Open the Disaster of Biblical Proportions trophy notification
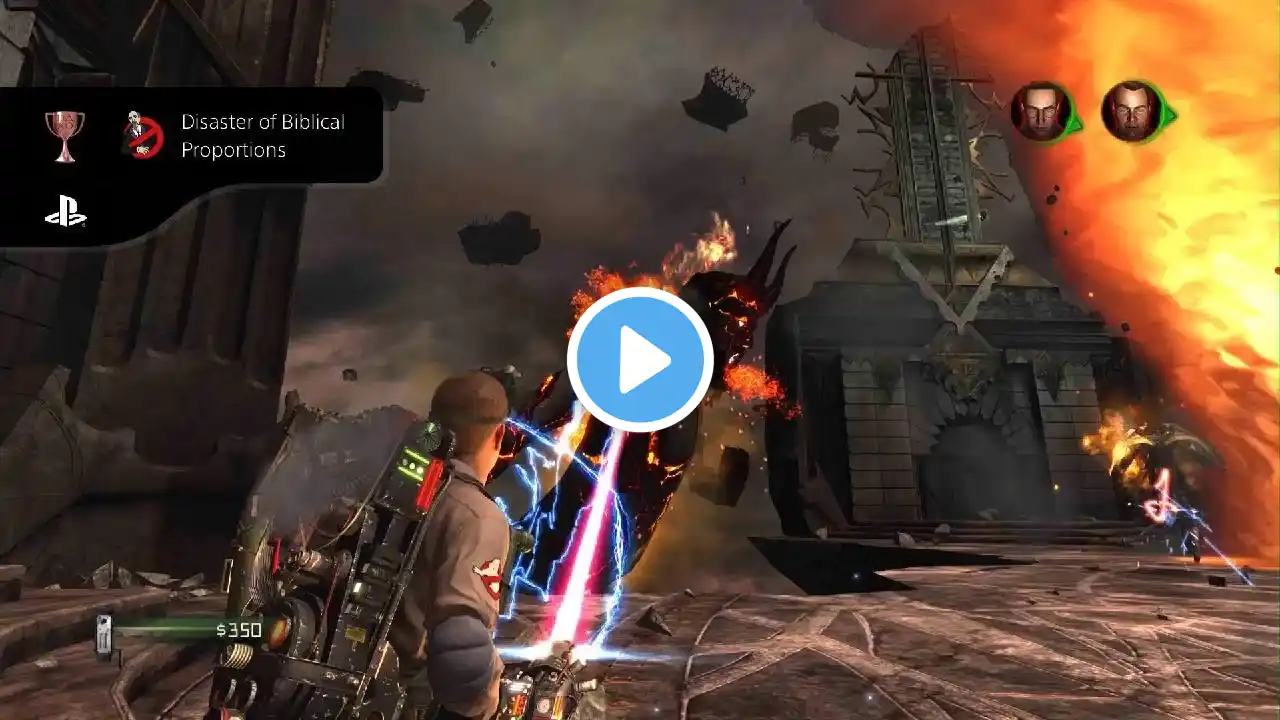1280x720 pixels. coord(262,136)
